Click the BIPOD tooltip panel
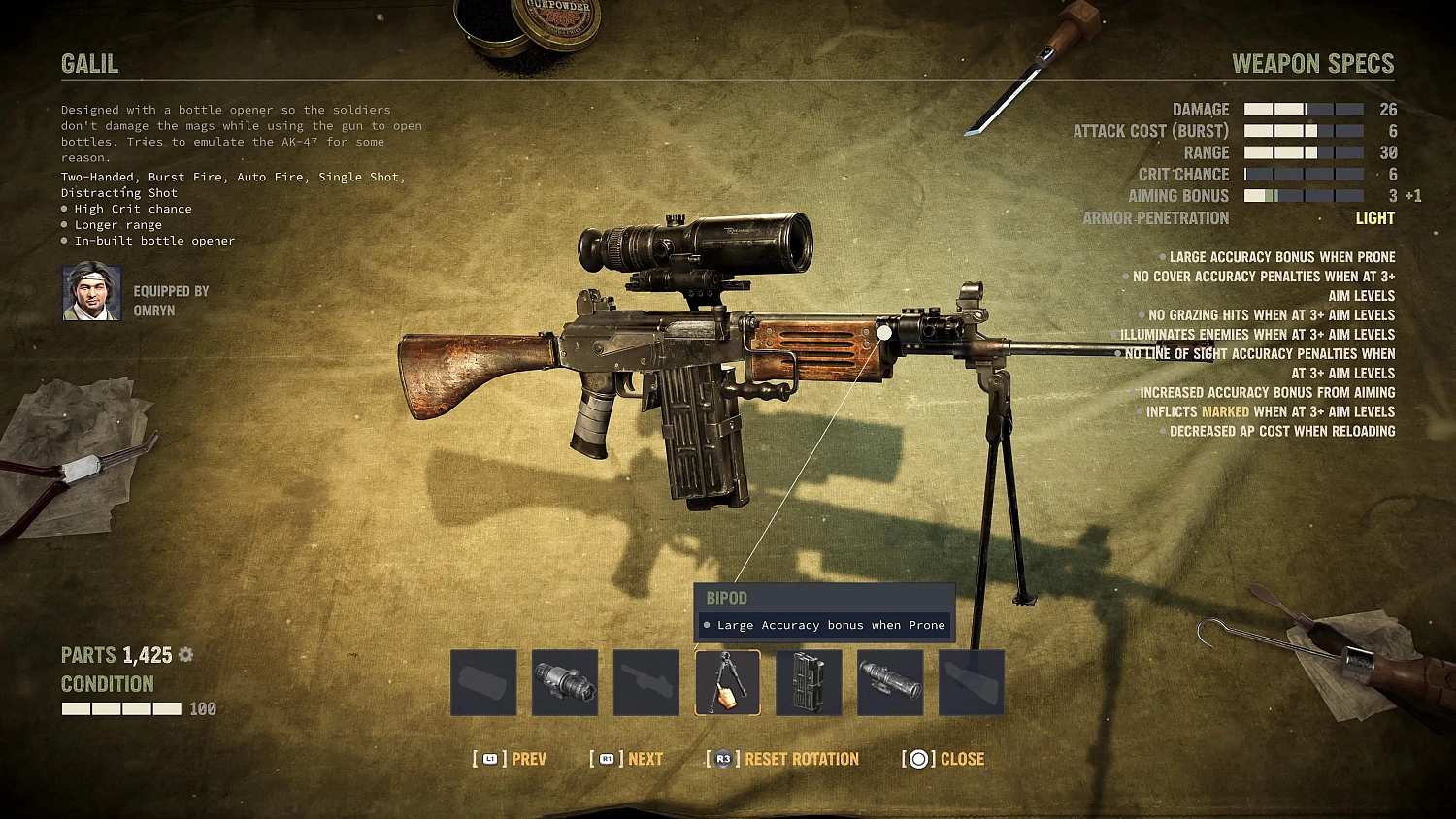This screenshot has height=819, width=1456. [824, 611]
